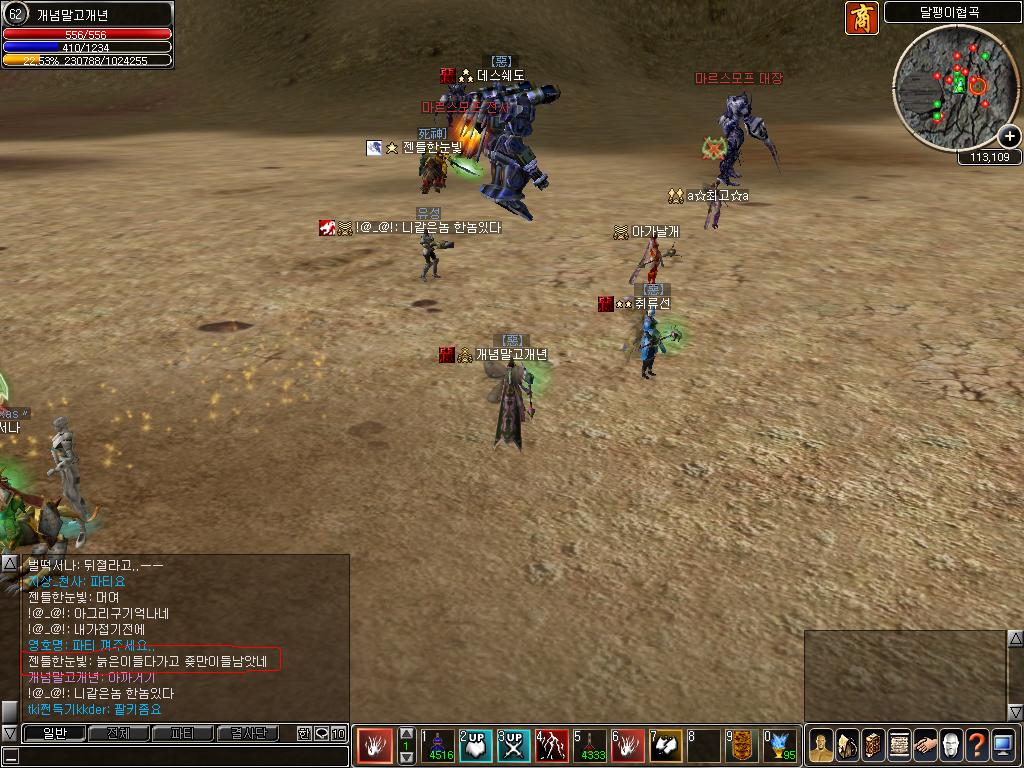Toggle the 한 language input button

coord(304,733)
